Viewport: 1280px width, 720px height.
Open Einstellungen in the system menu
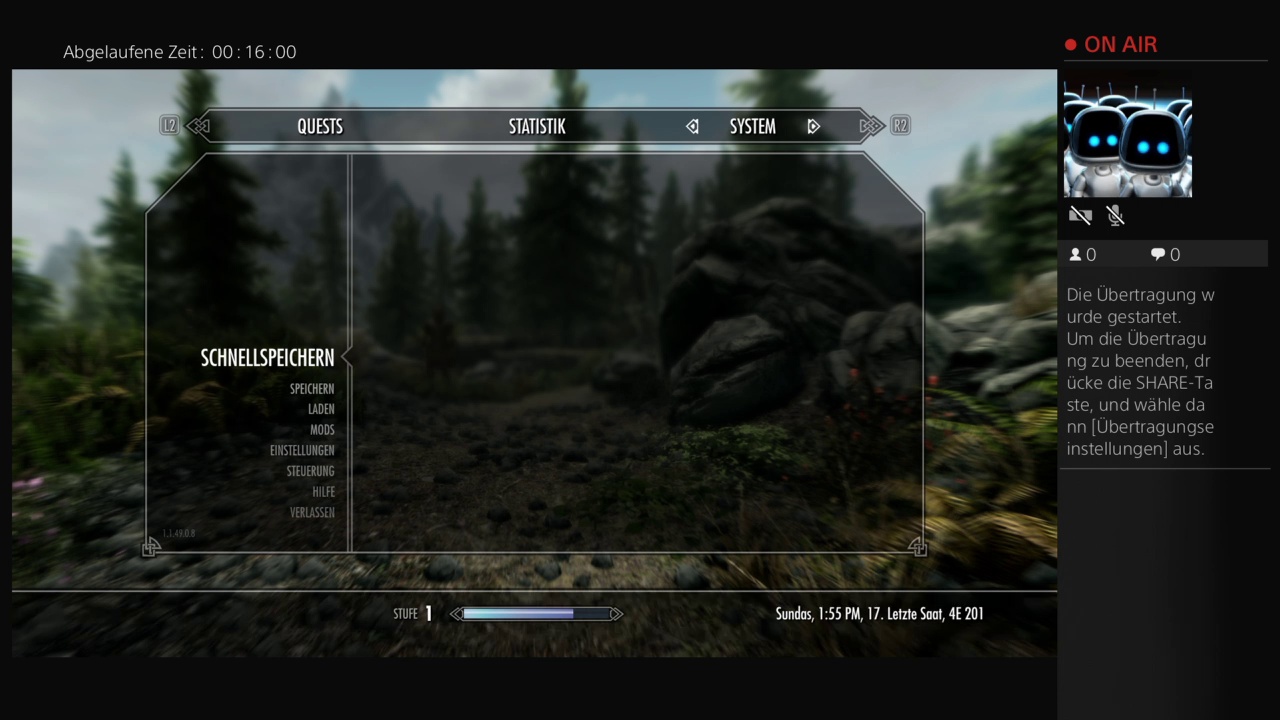[x=302, y=451]
